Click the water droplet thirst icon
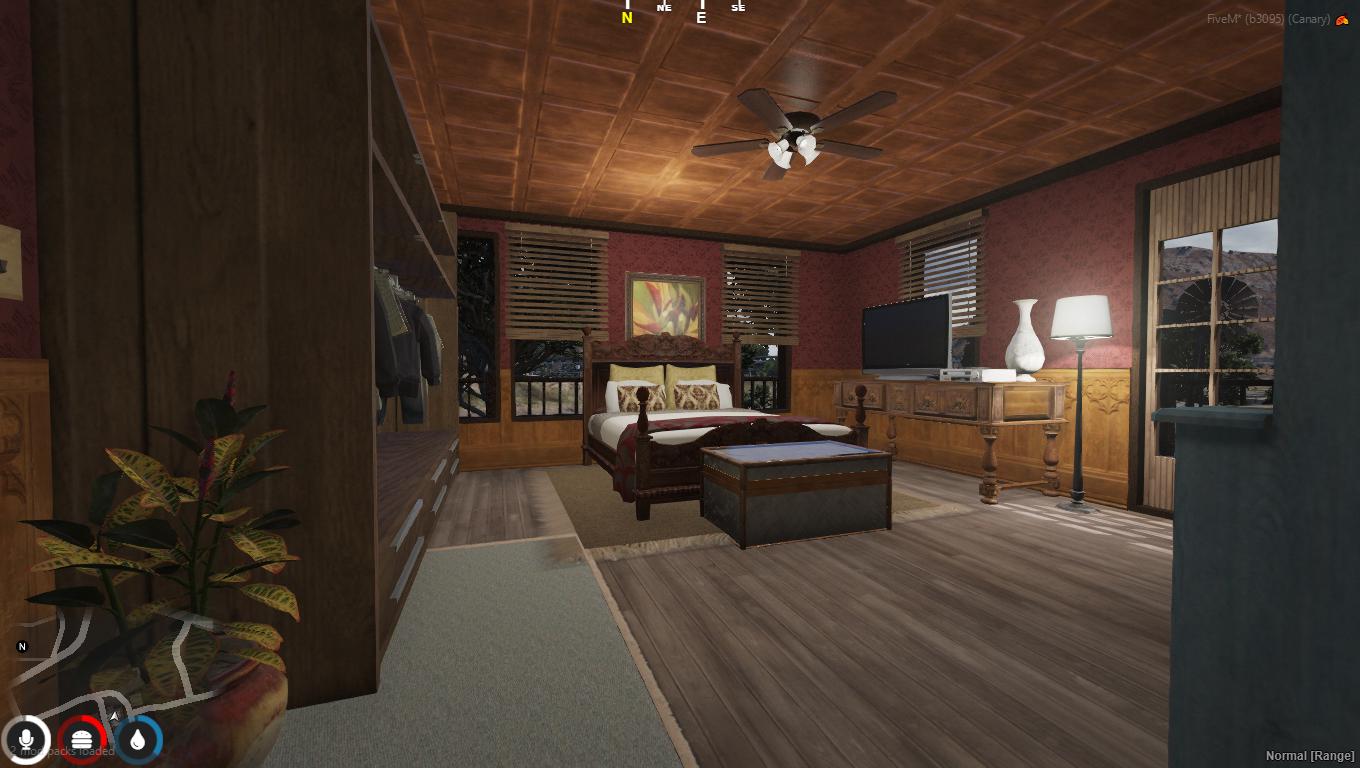The image size is (1360, 768). [x=139, y=739]
